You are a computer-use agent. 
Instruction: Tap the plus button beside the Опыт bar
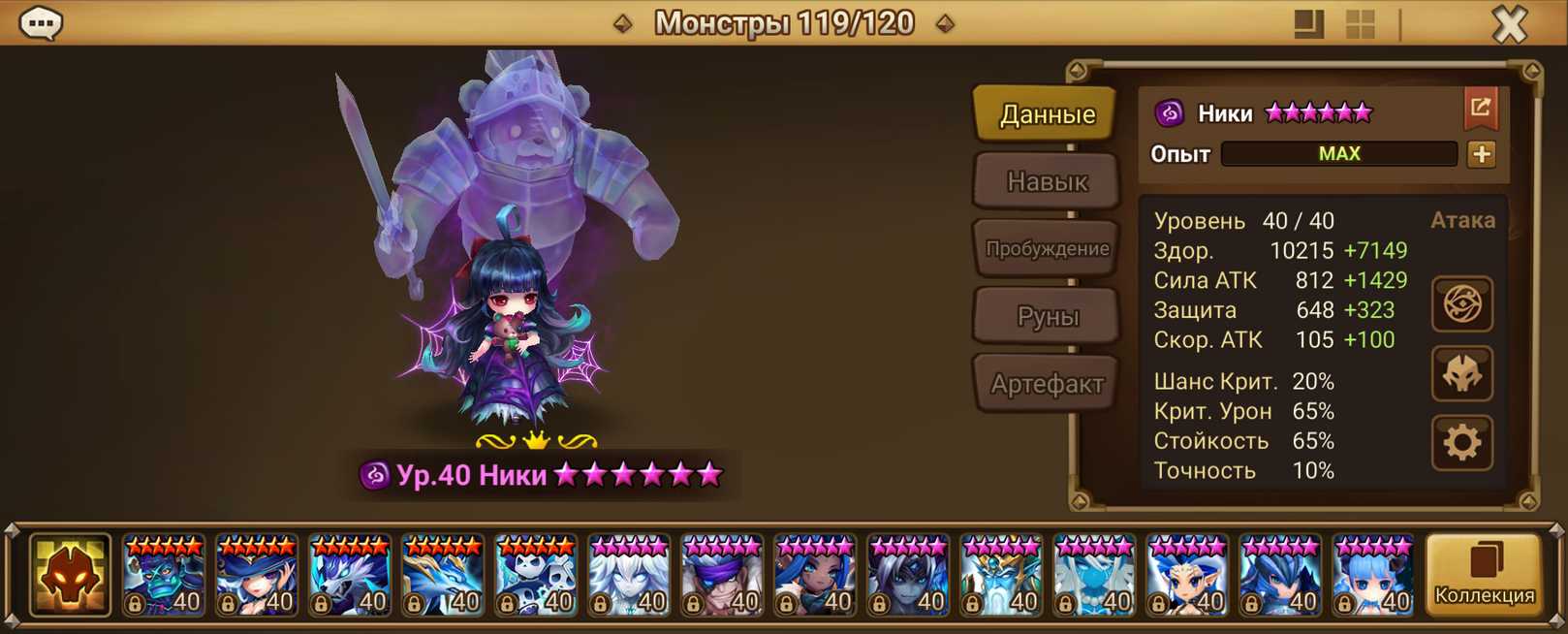1481,154
